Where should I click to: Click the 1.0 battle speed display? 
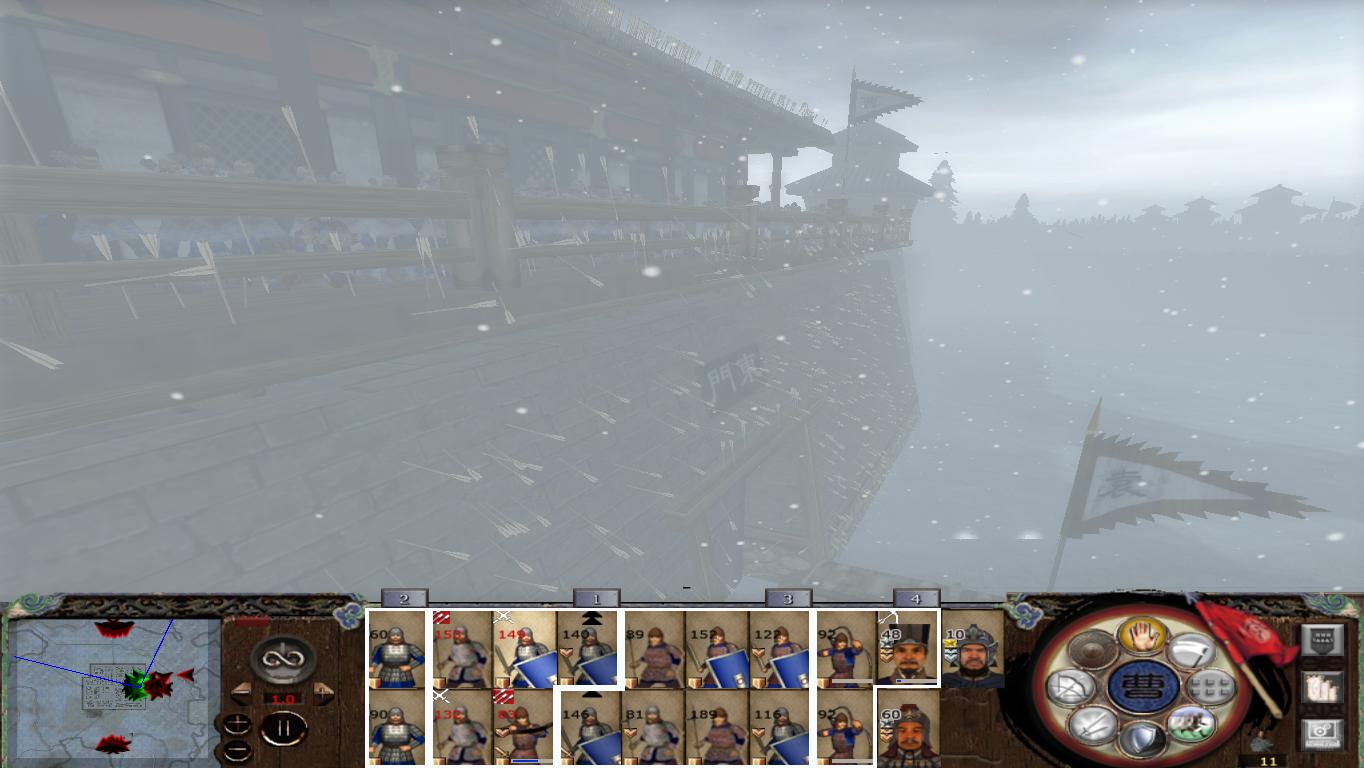click(x=283, y=698)
